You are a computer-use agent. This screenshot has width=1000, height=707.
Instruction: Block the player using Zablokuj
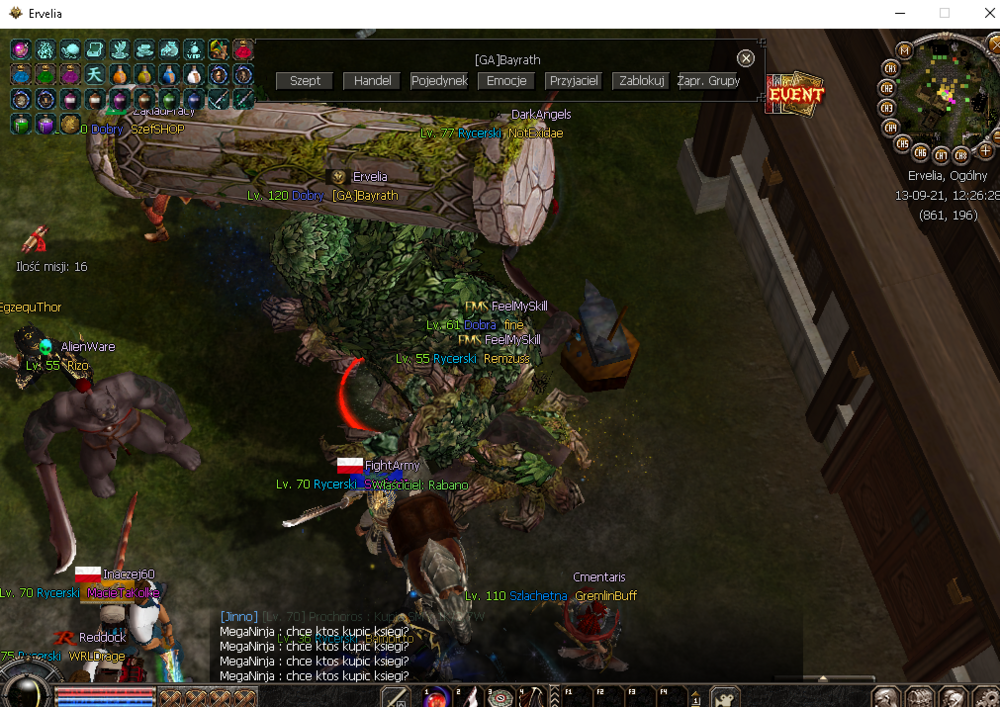tap(642, 81)
